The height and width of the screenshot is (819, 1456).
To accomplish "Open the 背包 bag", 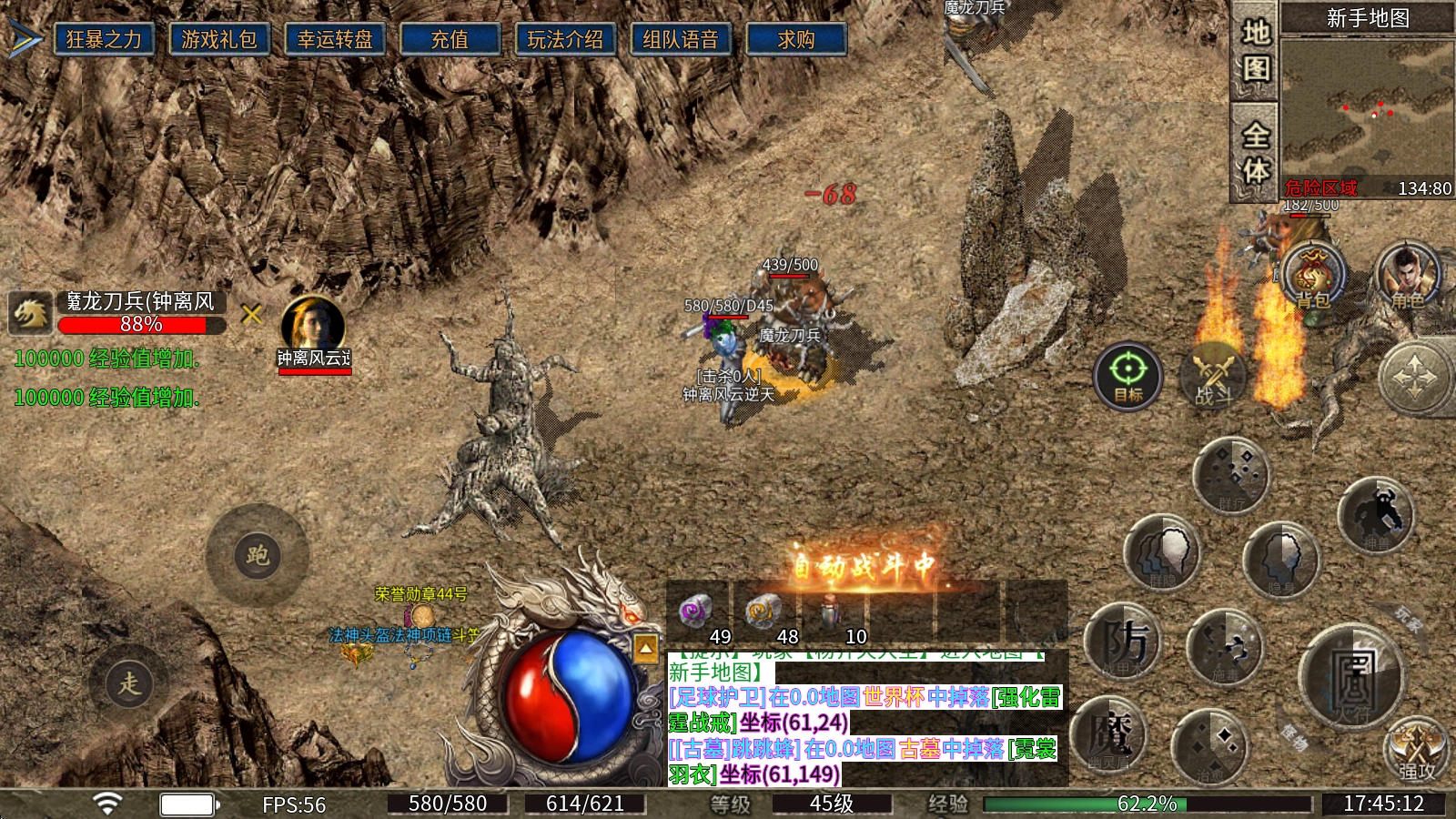I will tap(1312, 275).
